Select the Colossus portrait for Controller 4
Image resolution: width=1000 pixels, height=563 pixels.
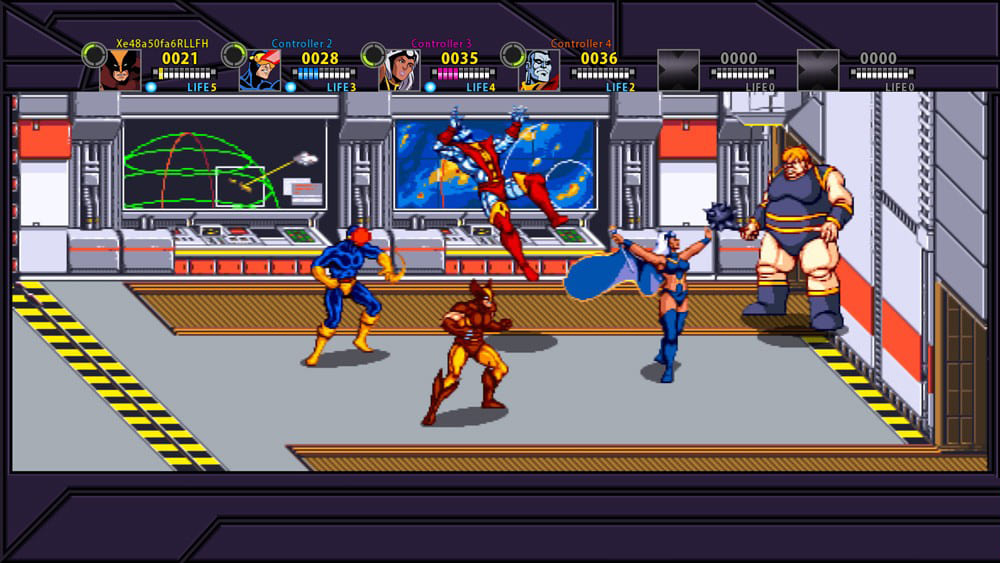[x=539, y=71]
